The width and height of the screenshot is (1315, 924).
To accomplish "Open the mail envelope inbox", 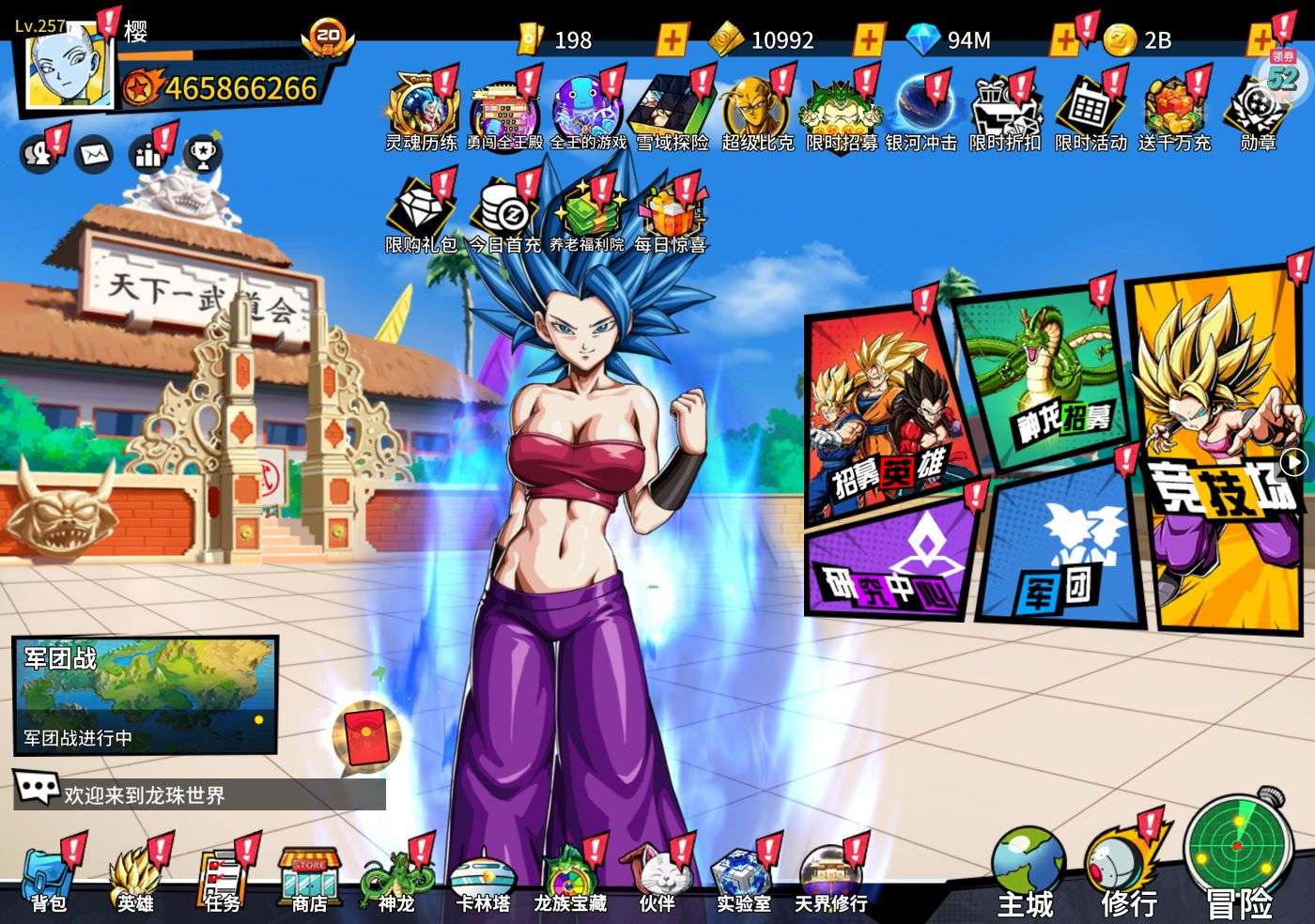I will point(93,153).
